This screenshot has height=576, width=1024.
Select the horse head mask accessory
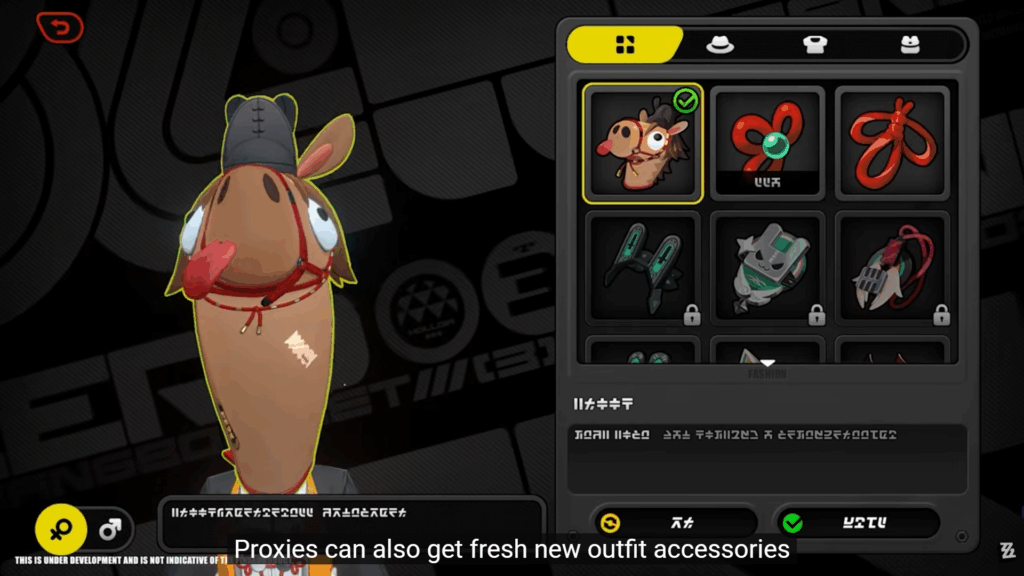pos(642,143)
